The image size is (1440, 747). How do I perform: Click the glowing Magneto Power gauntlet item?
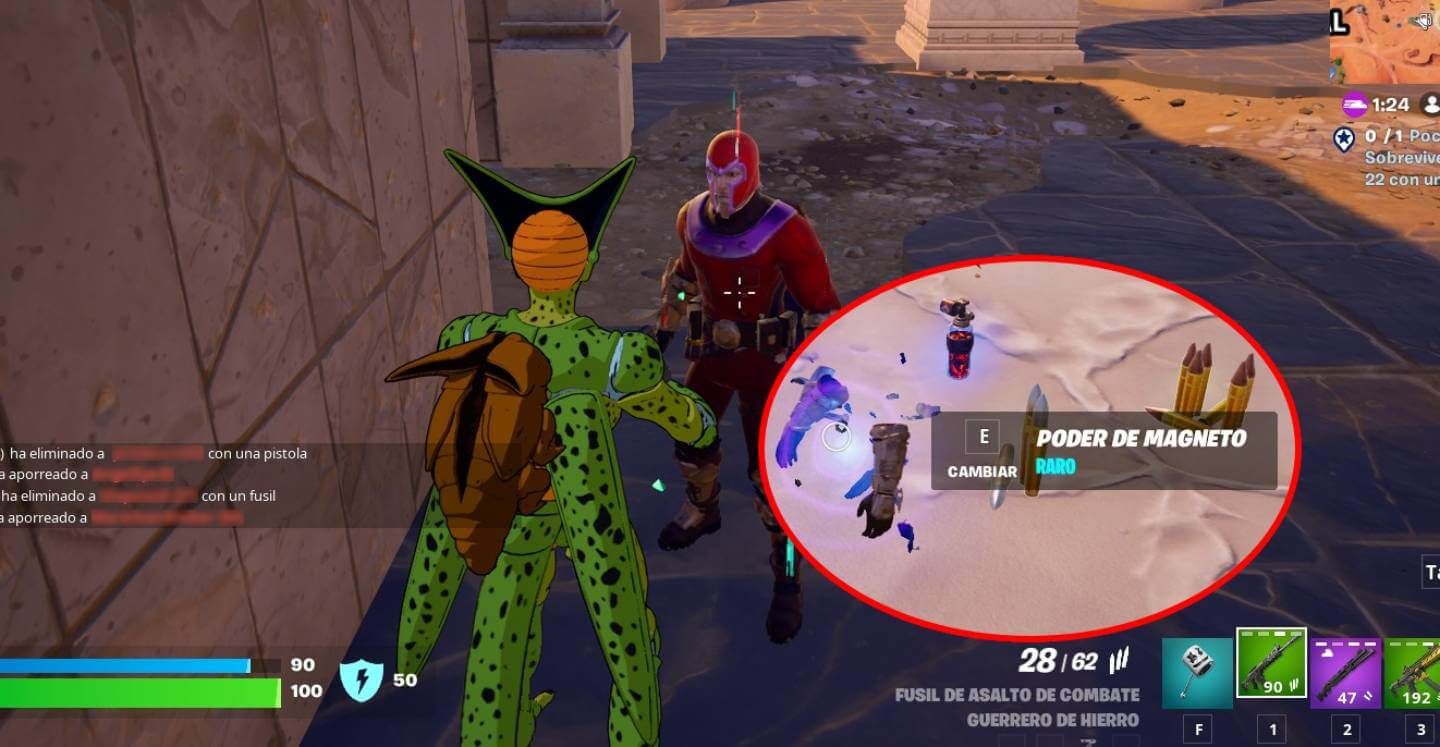[x=836, y=436]
